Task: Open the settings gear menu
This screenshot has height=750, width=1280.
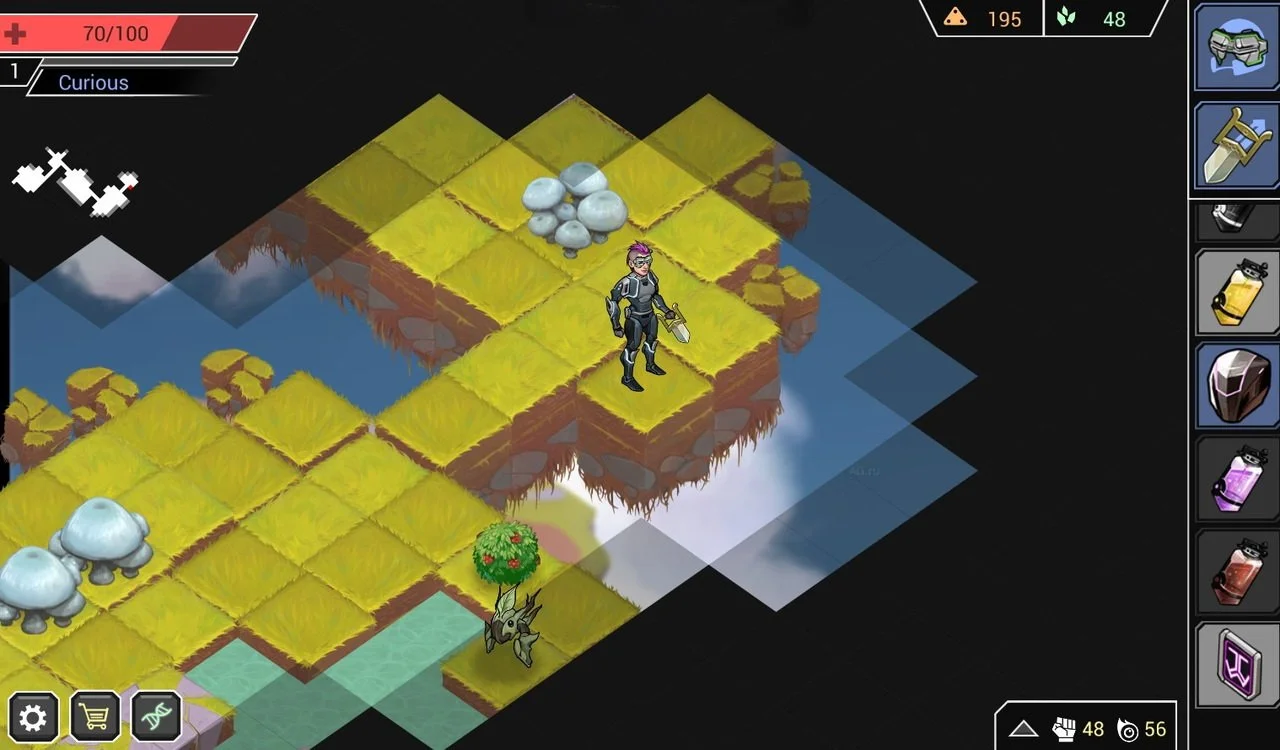Action: (x=33, y=717)
